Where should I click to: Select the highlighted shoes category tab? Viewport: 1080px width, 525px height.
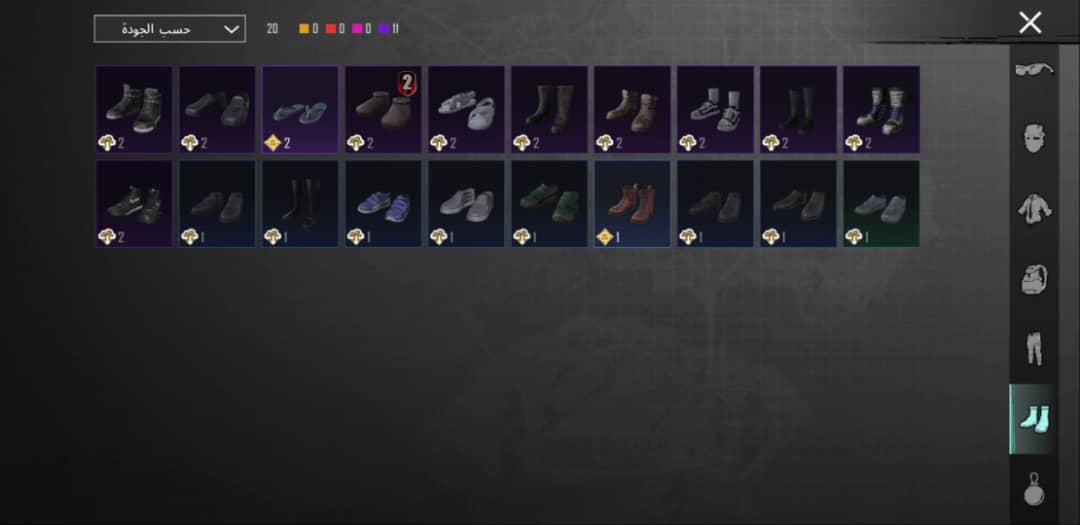point(1033,419)
